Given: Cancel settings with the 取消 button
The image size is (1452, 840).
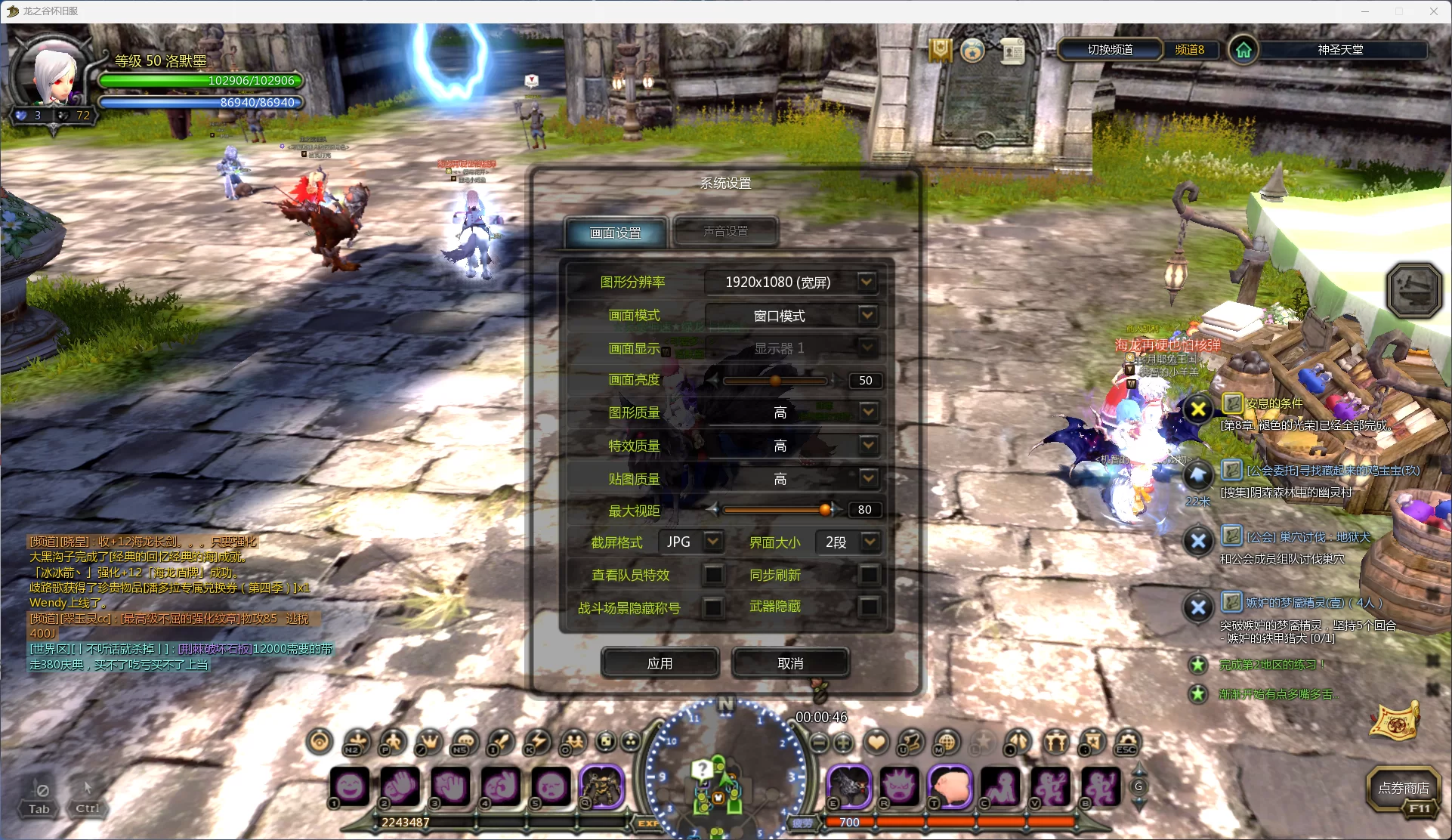Looking at the screenshot, I should (x=790, y=663).
